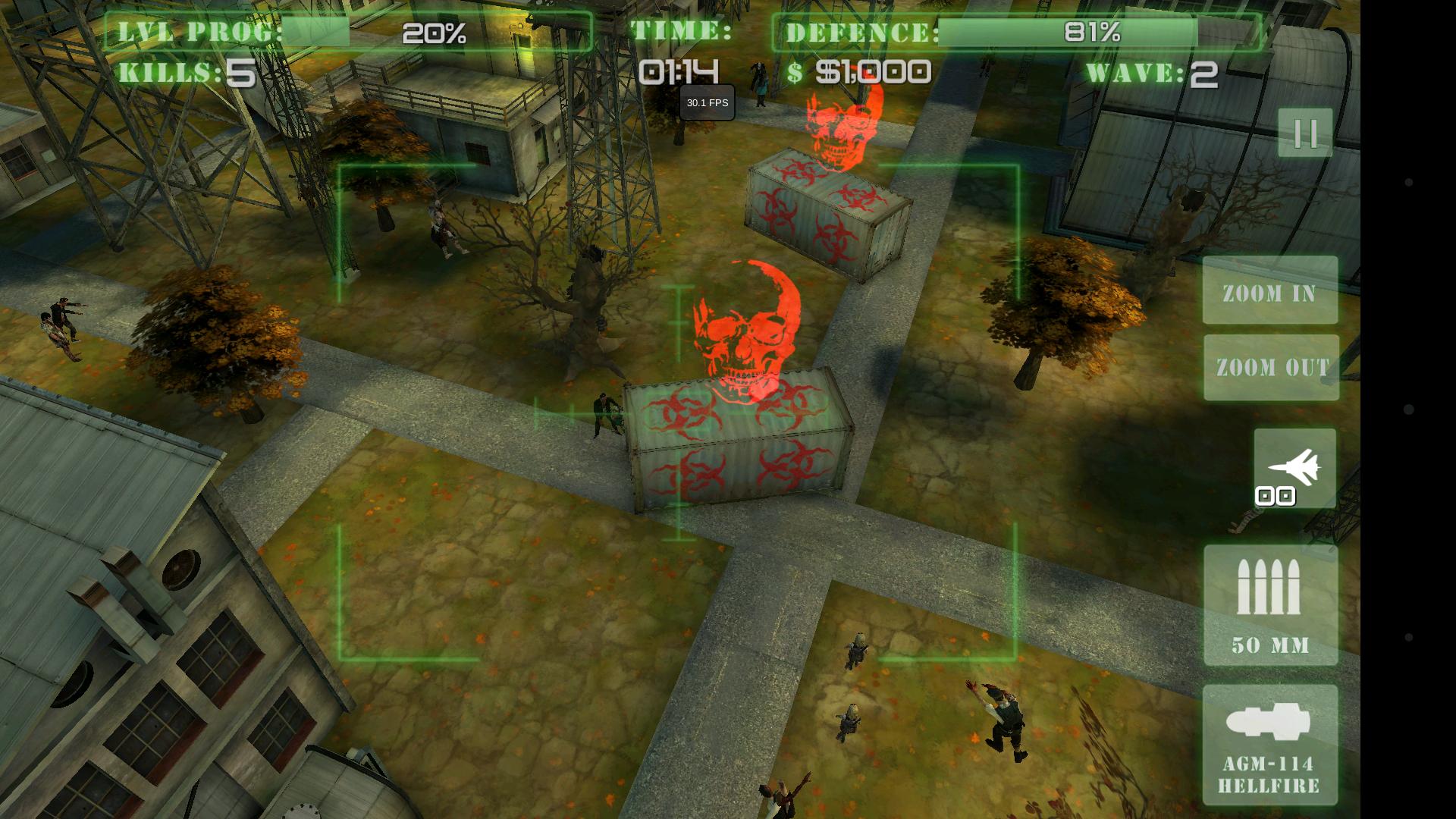Viewport: 1456px width, 819px height.
Task: Pause the game
Action: [1305, 133]
